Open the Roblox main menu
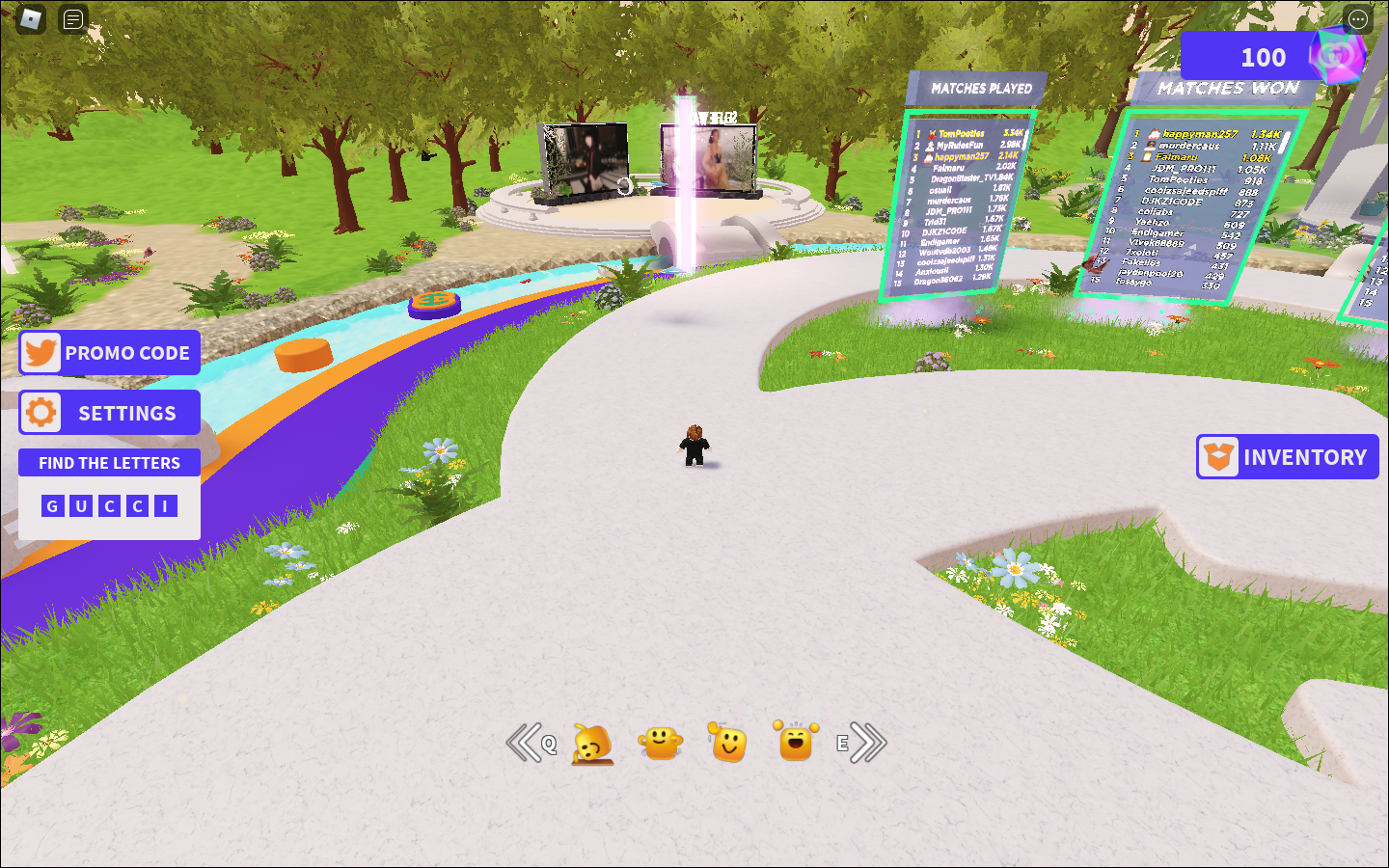 pyautogui.click(x=32, y=18)
